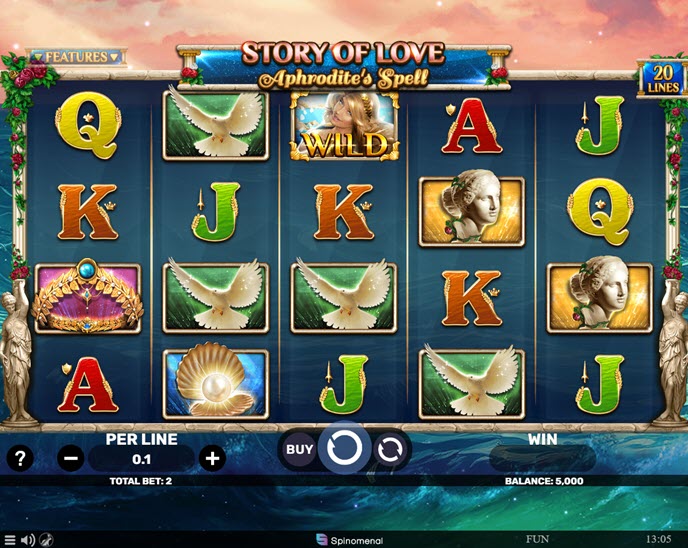This screenshot has width=688, height=548.
Task: Open the help question mark button
Action: point(20,459)
